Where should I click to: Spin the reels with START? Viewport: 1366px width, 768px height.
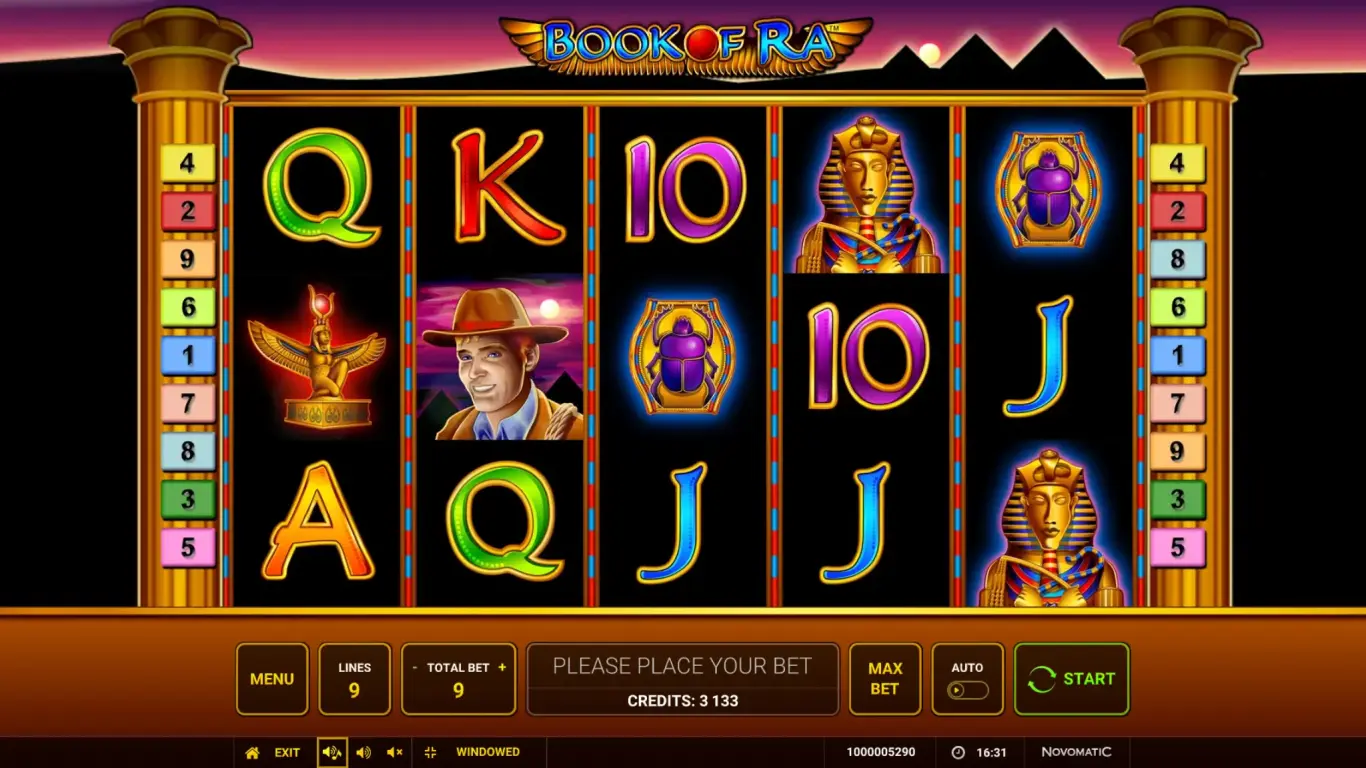click(x=1071, y=679)
